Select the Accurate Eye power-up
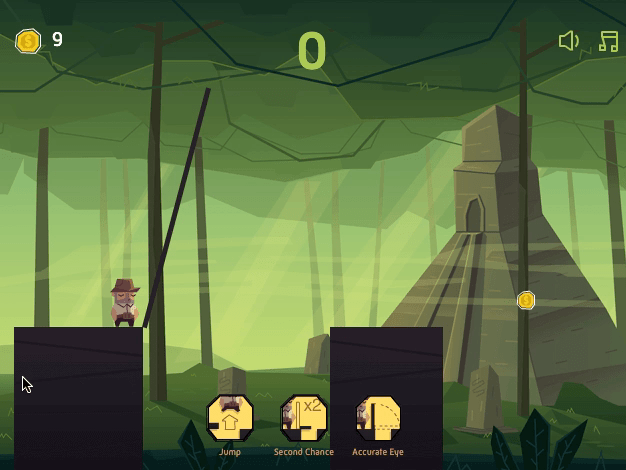The width and height of the screenshot is (626, 470). [x=378, y=418]
